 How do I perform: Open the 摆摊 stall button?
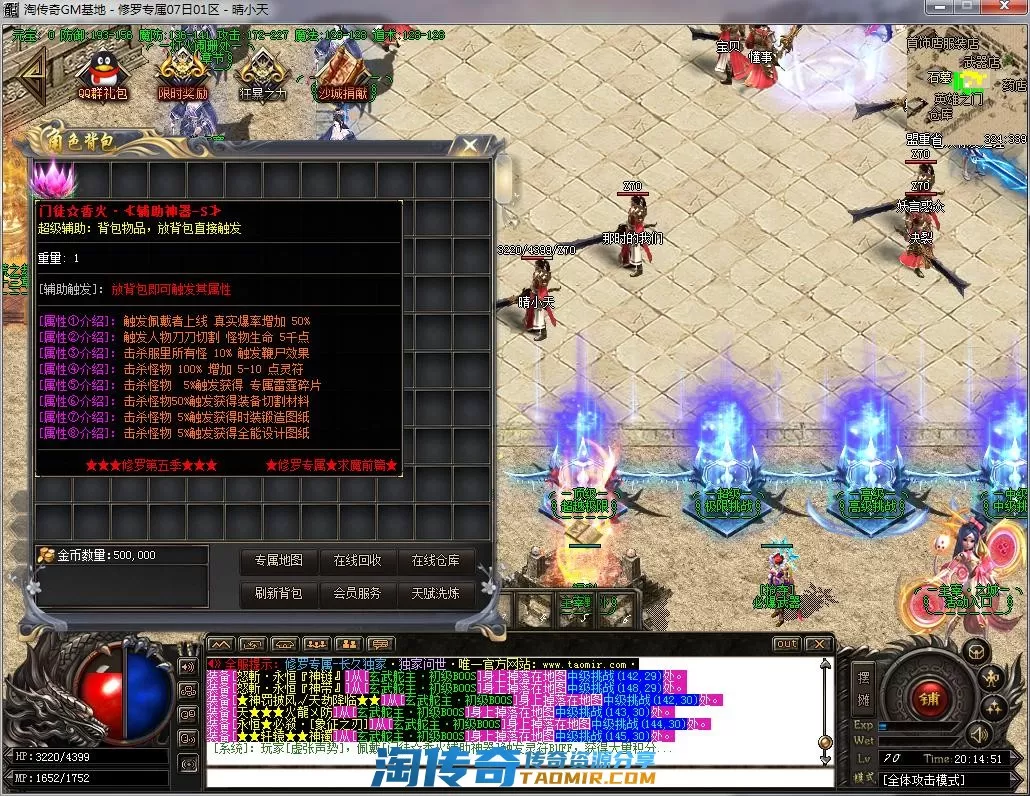coord(864,688)
